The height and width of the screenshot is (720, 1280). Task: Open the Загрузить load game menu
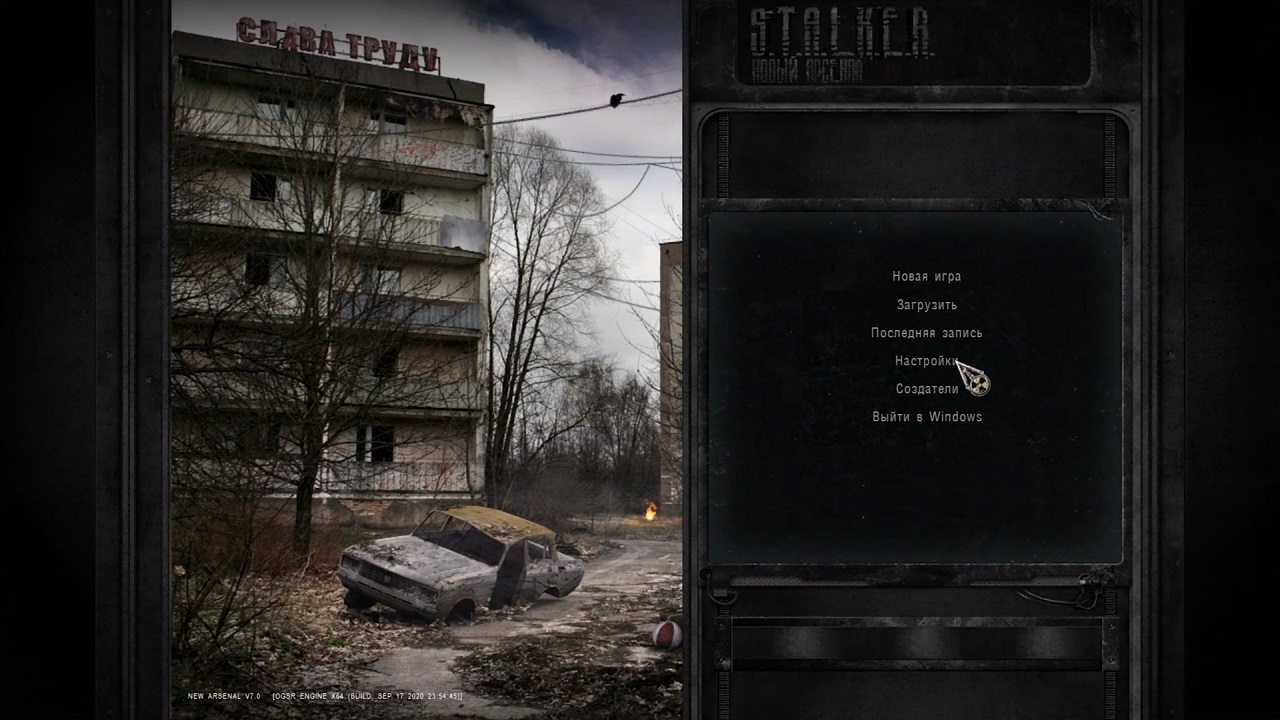coord(926,305)
